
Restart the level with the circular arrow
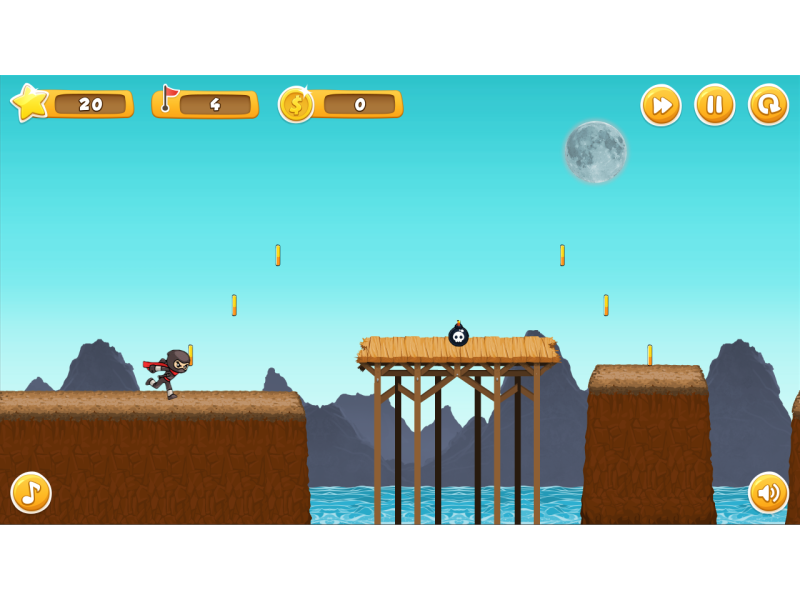(768, 105)
